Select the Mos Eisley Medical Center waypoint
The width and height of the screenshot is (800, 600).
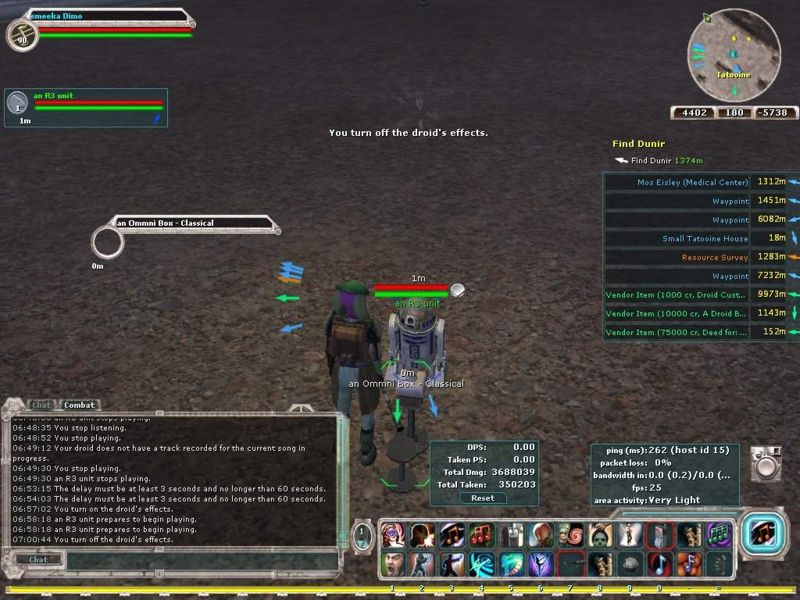point(692,182)
